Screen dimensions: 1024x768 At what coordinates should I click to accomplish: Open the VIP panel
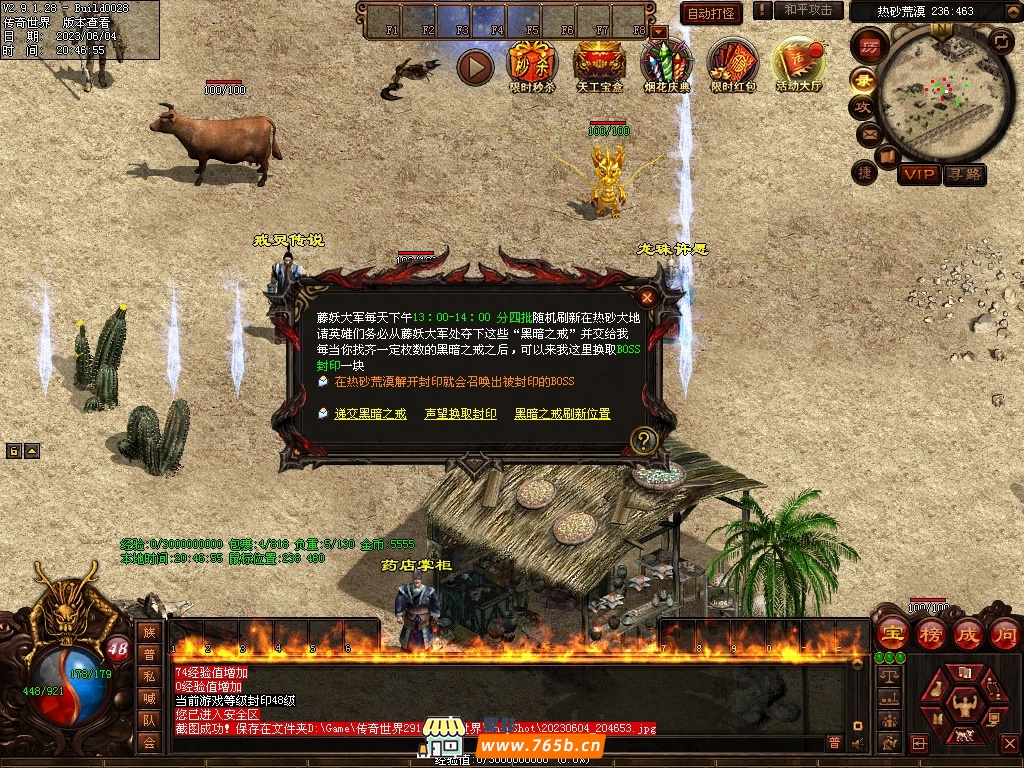click(918, 175)
